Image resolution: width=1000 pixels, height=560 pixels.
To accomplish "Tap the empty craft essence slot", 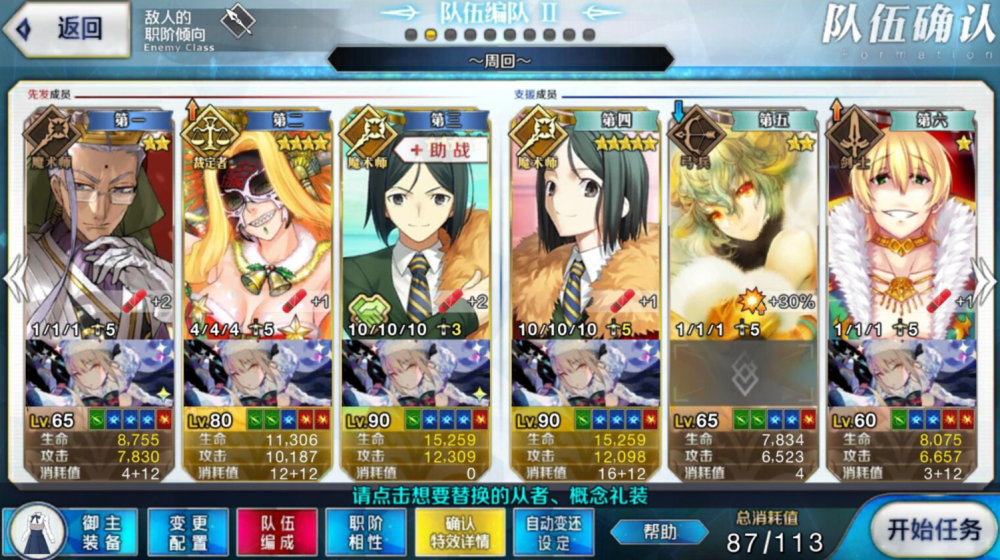I will (743, 372).
